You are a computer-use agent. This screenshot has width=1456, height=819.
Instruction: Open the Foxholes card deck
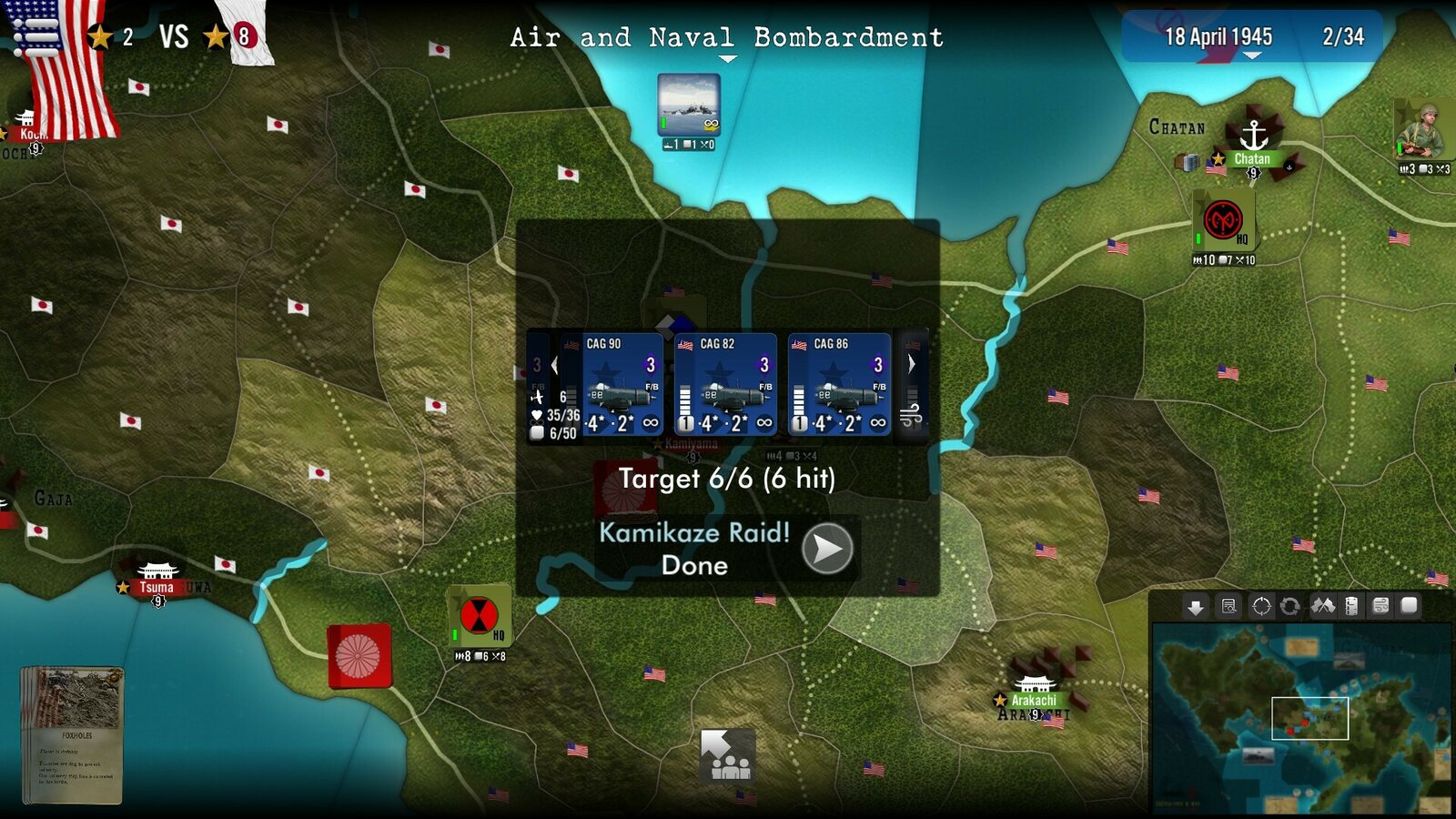click(x=72, y=734)
